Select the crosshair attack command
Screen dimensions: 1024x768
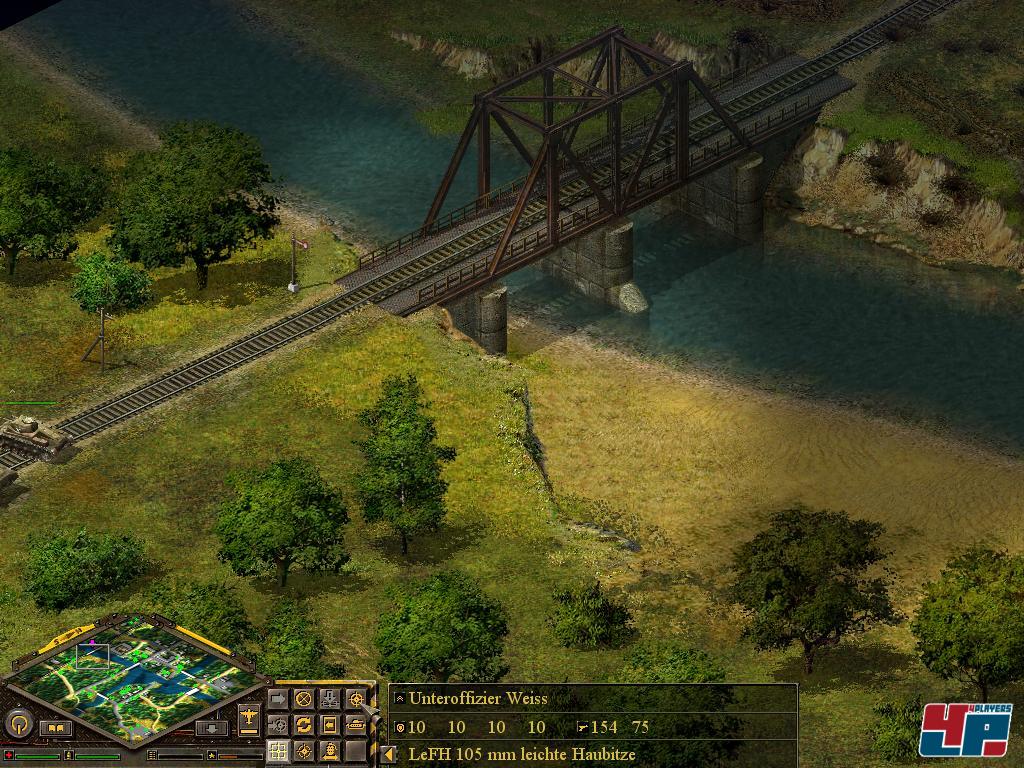point(355,699)
